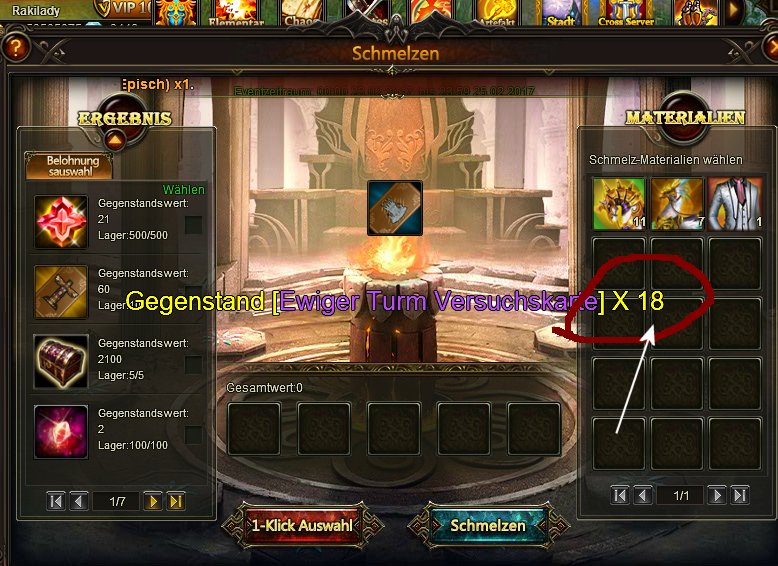This screenshot has height=566, width=778.
Task: Use the 1-Klick Auswahl button
Action: click(301, 525)
